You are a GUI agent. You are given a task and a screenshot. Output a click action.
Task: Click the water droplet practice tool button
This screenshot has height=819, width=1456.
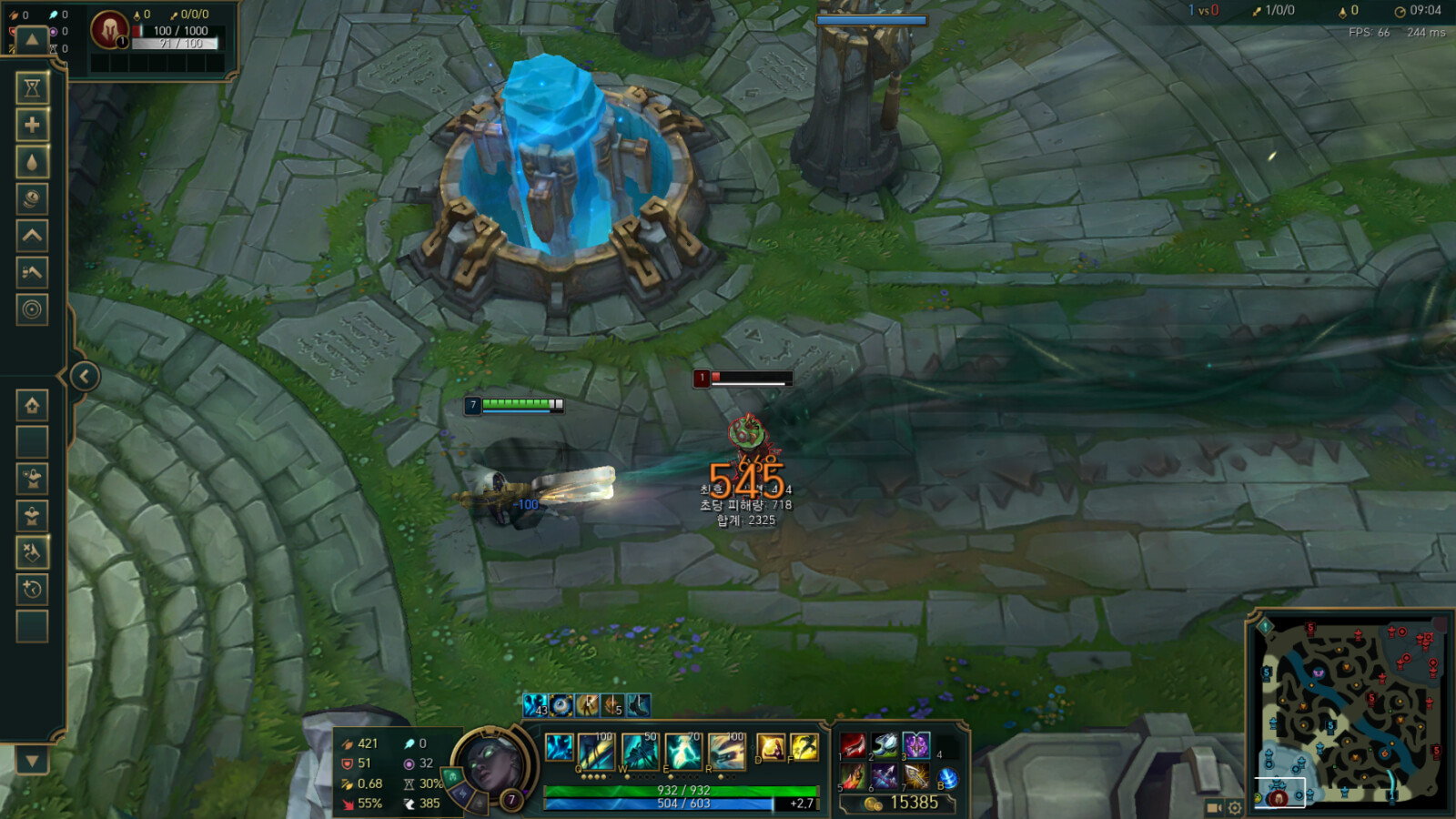pos(32,162)
